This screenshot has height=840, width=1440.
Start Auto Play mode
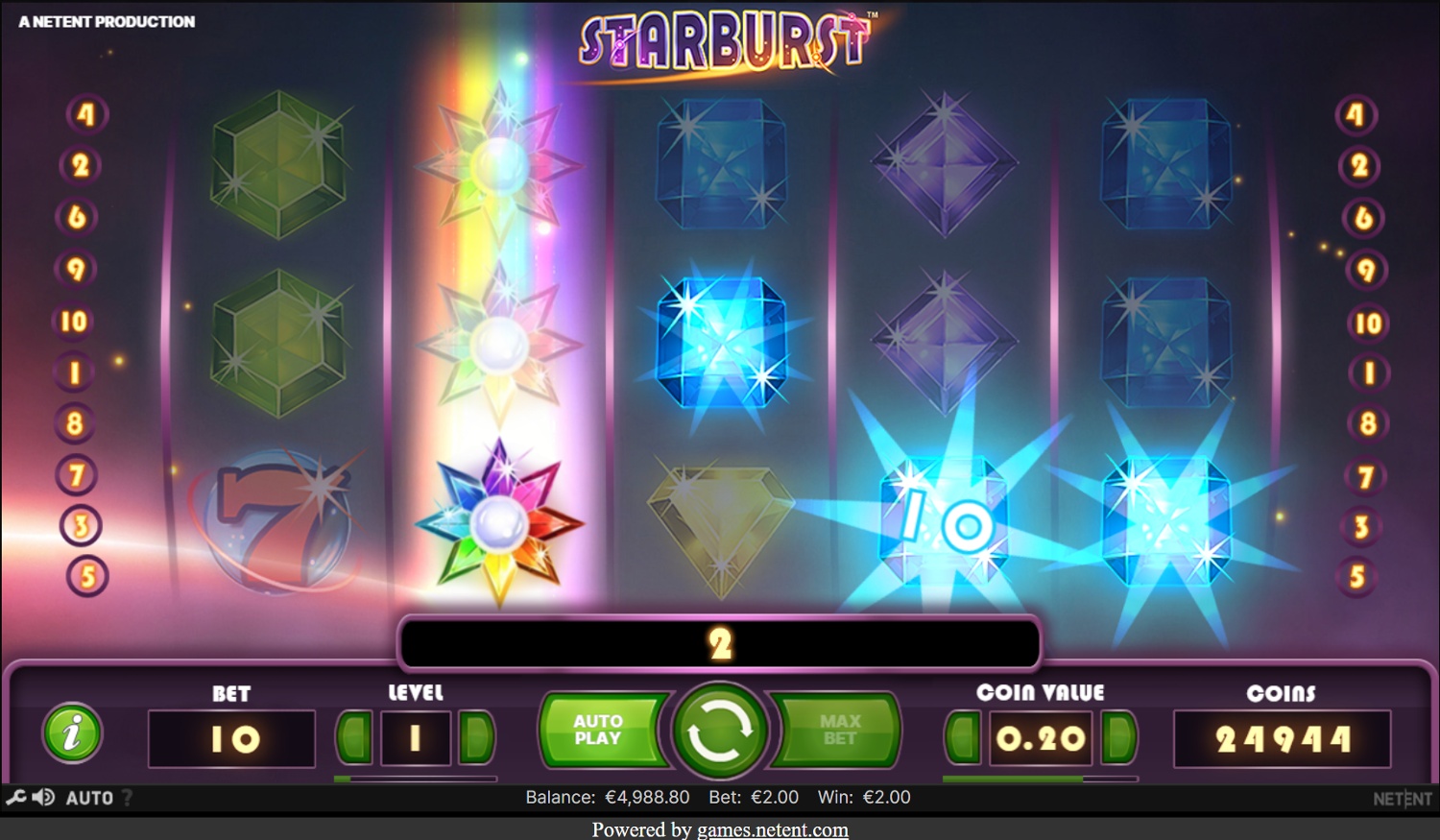click(599, 731)
